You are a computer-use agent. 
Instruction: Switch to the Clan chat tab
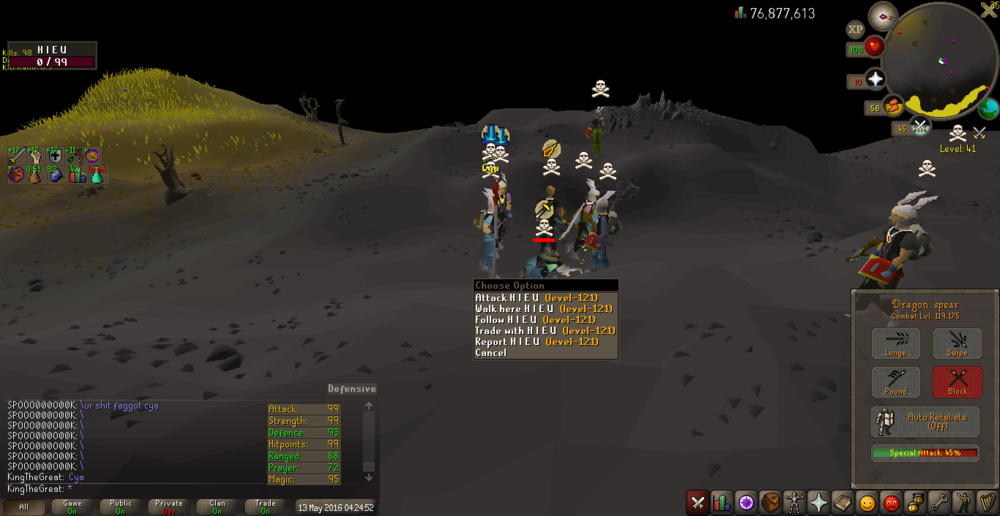point(217,506)
